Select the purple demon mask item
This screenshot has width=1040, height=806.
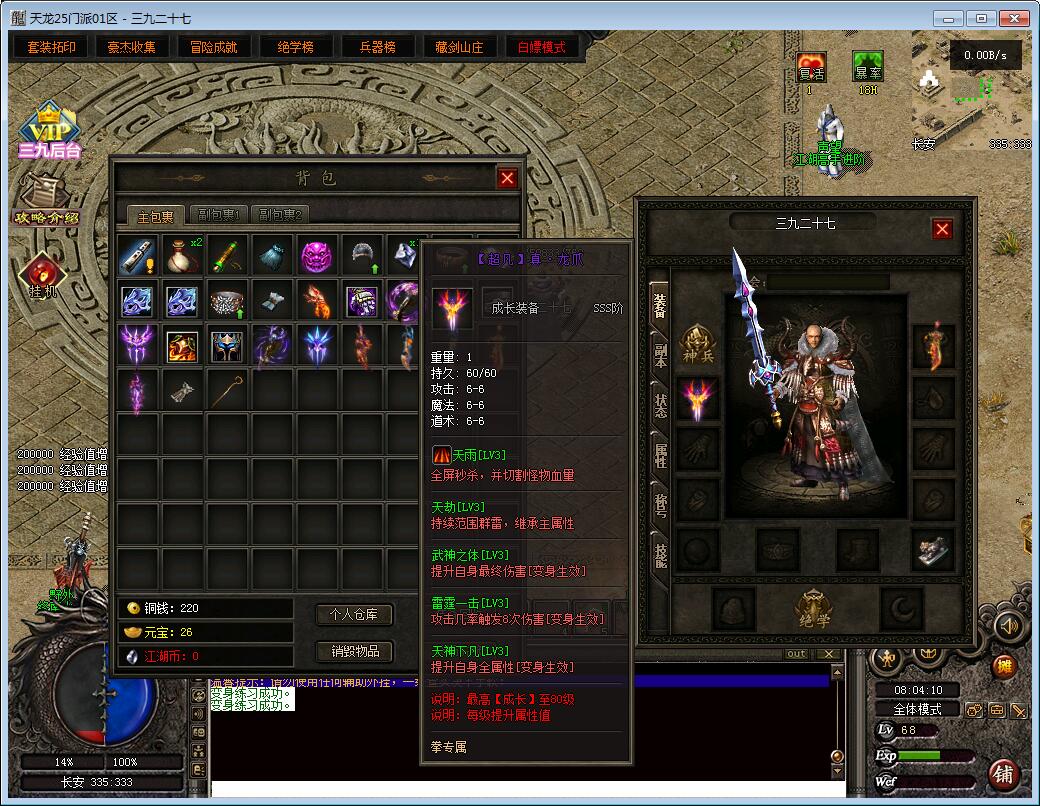pos(317,255)
